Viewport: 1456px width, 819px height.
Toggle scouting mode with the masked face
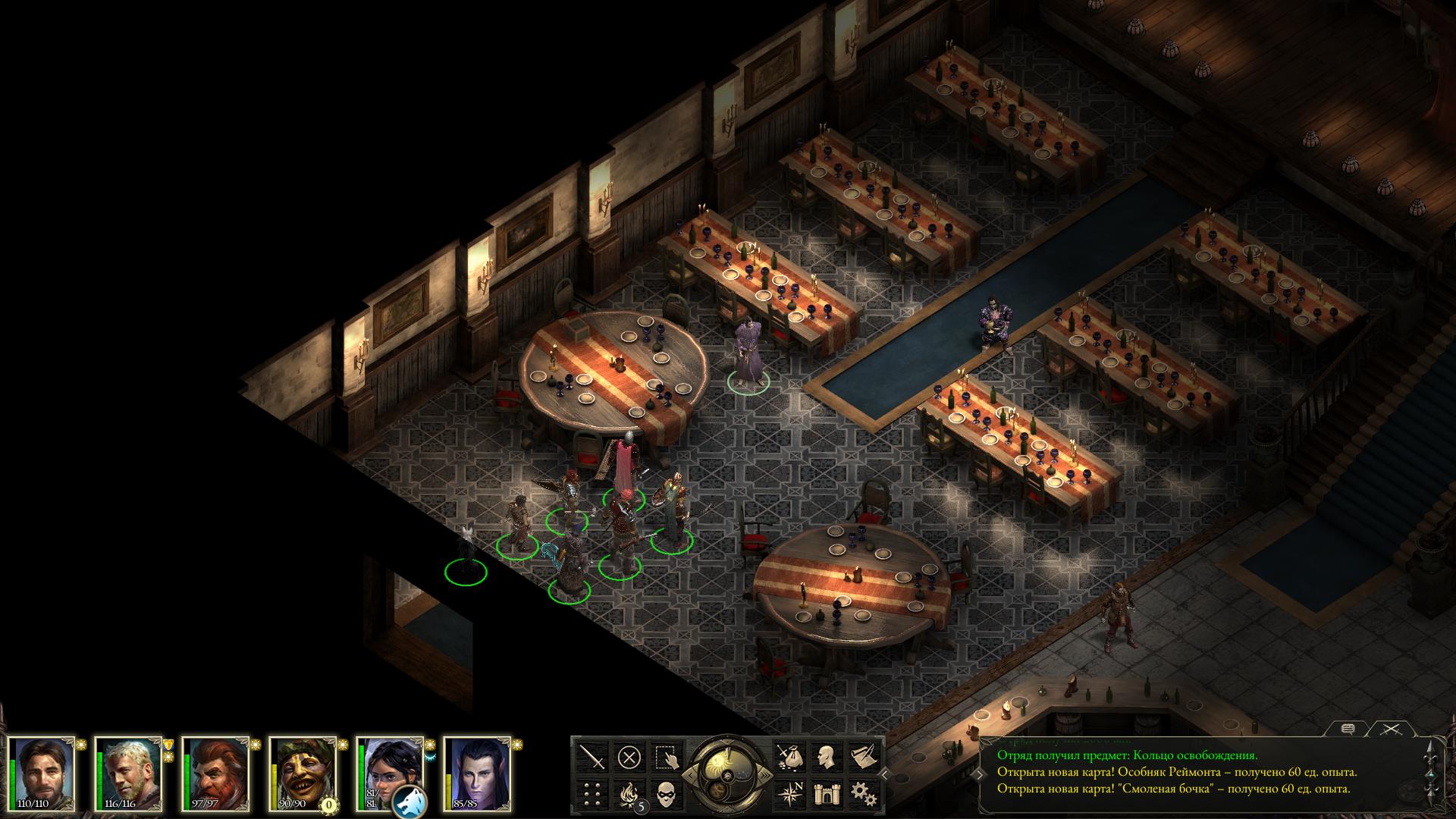tap(666, 794)
